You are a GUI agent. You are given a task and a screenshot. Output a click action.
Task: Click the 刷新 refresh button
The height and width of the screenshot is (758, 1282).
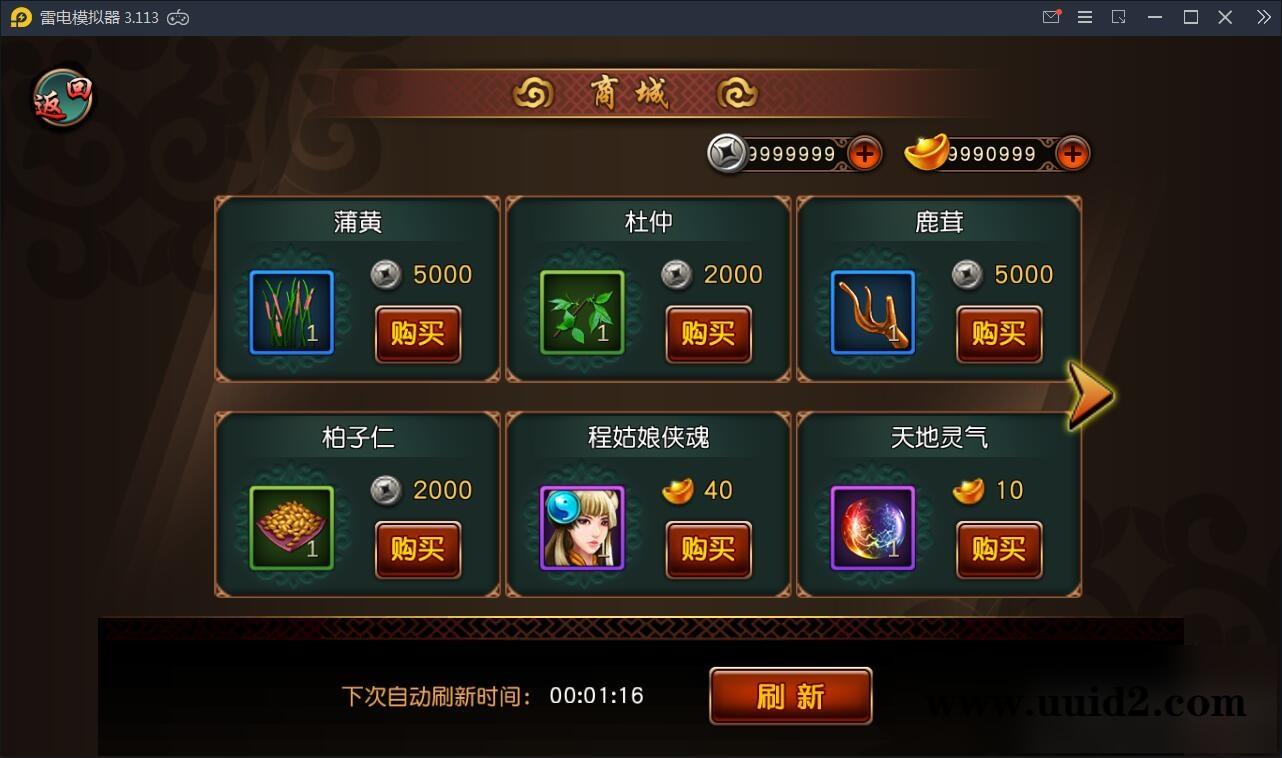click(x=790, y=696)
